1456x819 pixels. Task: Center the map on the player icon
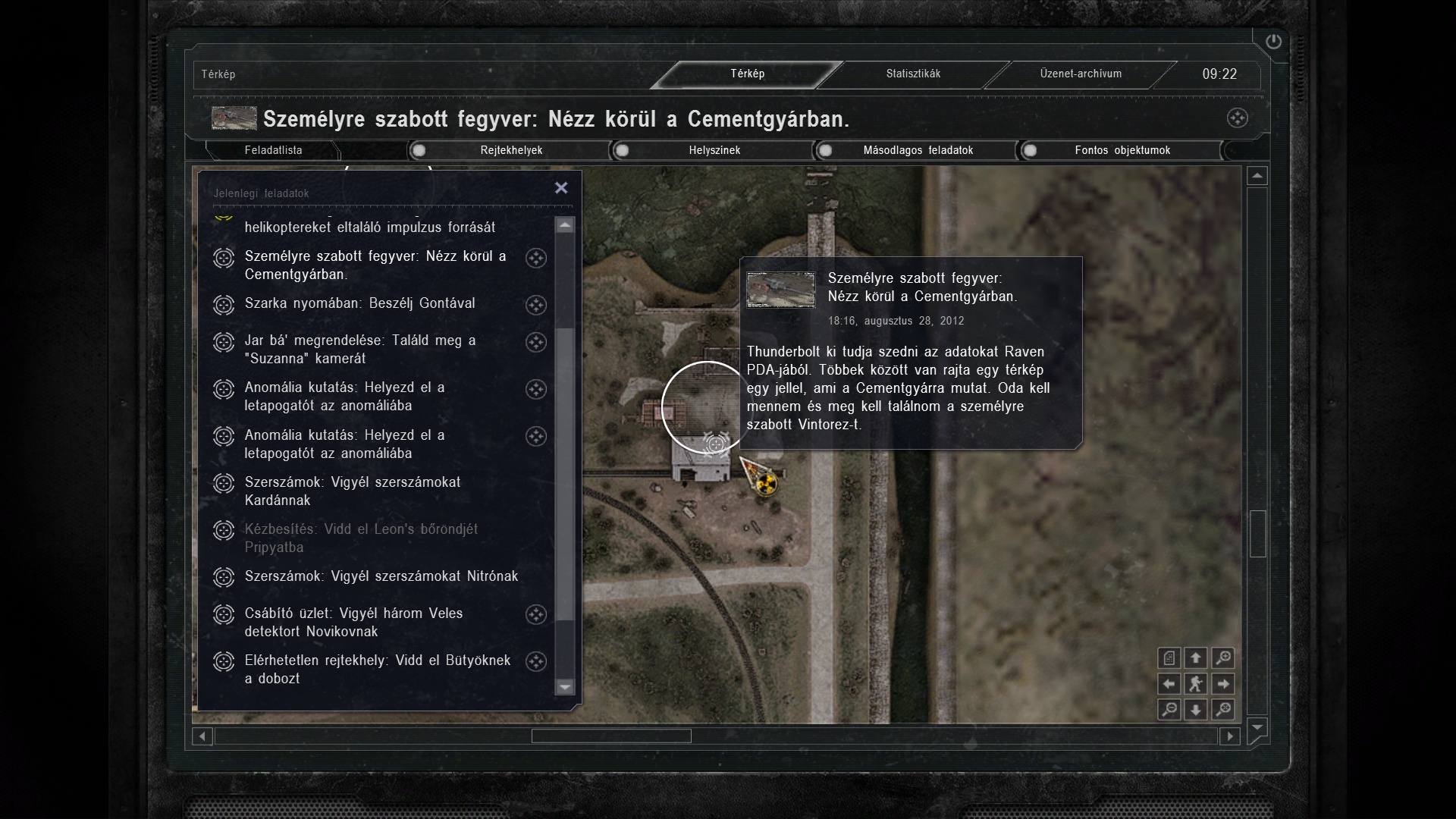tap(1196, 684)
